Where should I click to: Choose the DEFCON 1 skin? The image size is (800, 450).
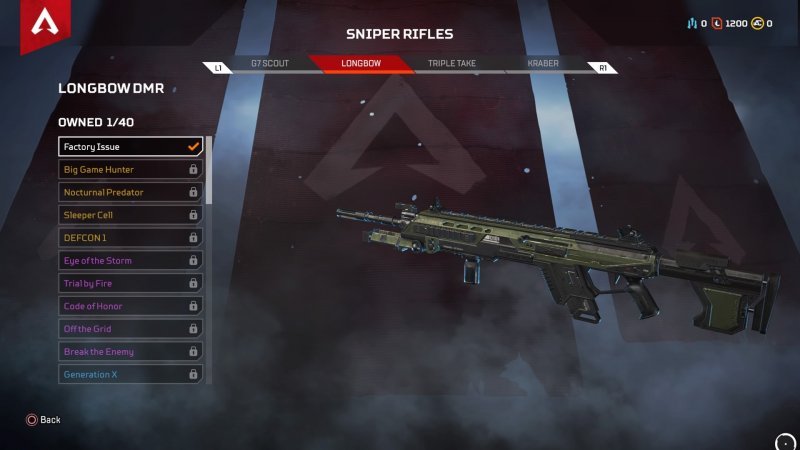[x=130, y=238]
